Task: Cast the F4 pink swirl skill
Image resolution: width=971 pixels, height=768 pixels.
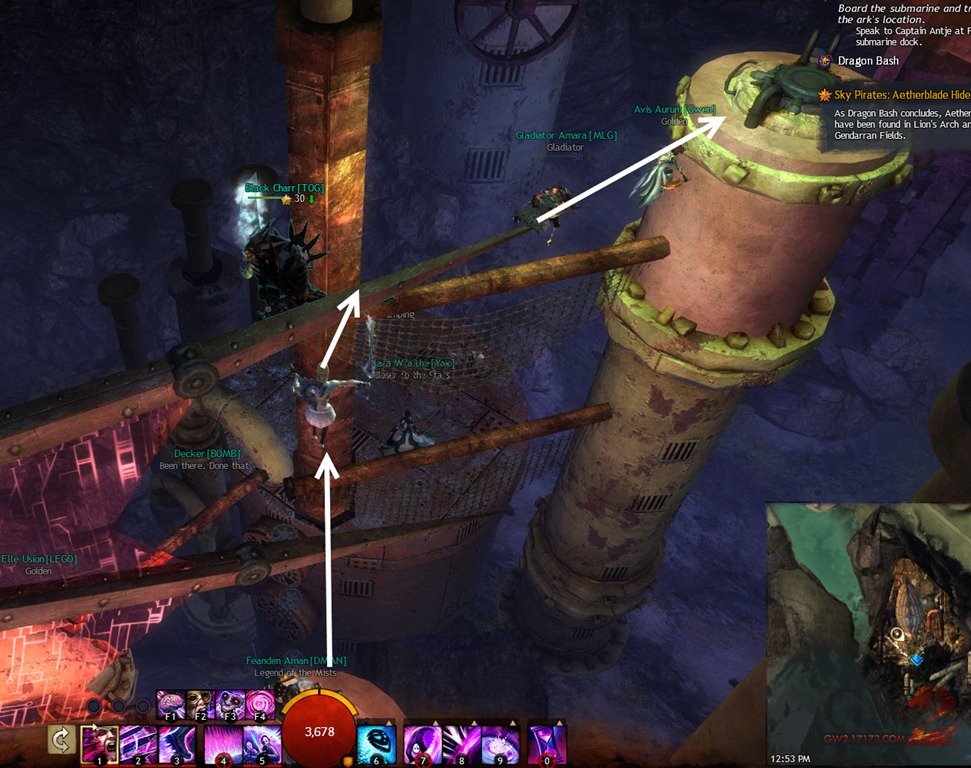Action: pos(259,703)
